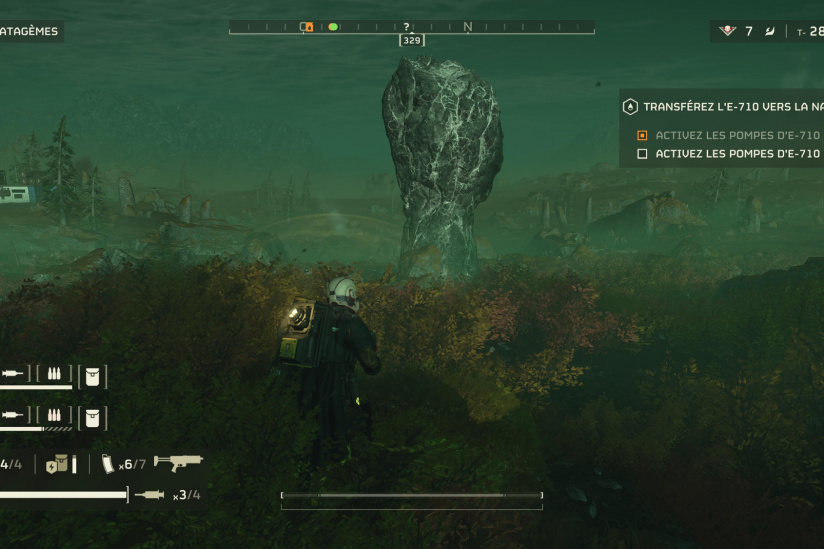The image size is (824, 549).
Task: Click the green dot marker on the compass
Action: (333, 27)
